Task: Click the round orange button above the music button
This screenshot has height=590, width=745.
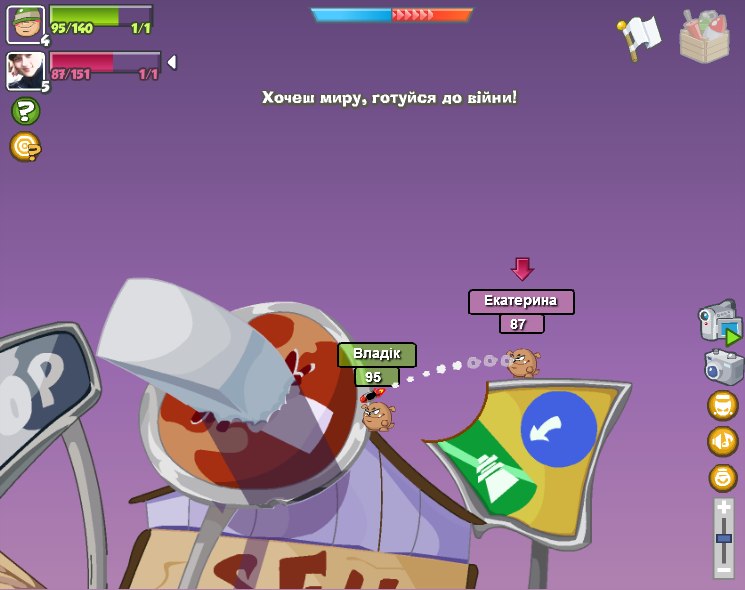Action: click(722, 405)
